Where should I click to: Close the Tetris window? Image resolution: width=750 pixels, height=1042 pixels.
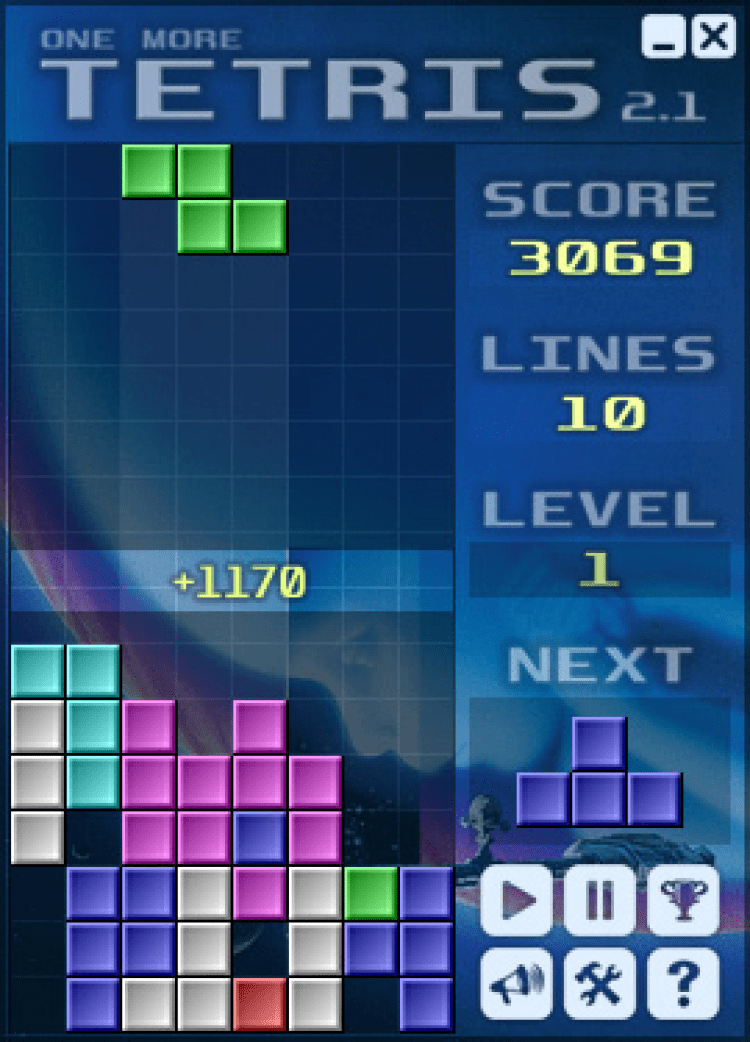pos(713,38)
